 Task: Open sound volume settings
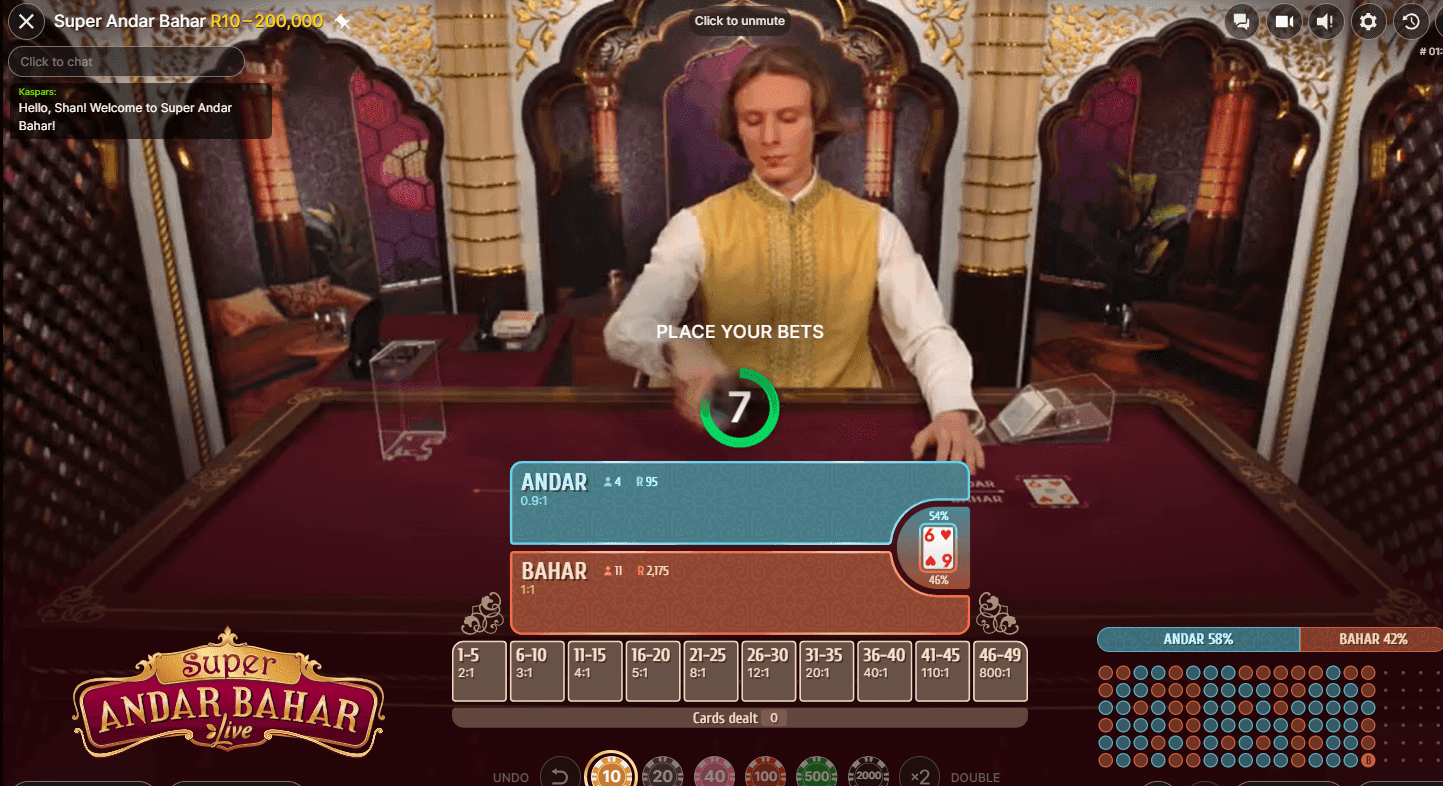[1325, 21]
